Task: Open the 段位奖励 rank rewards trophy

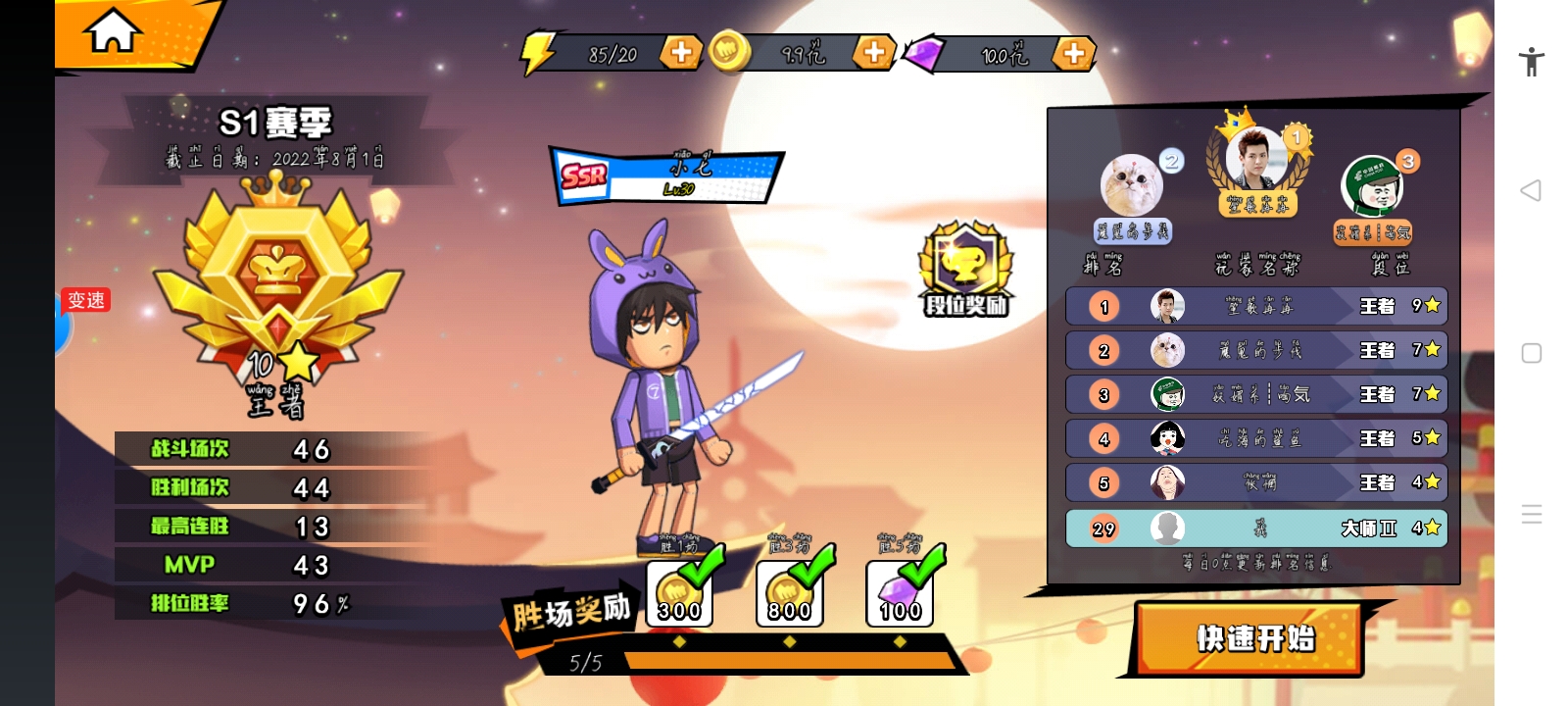Action: click(965, 270)
